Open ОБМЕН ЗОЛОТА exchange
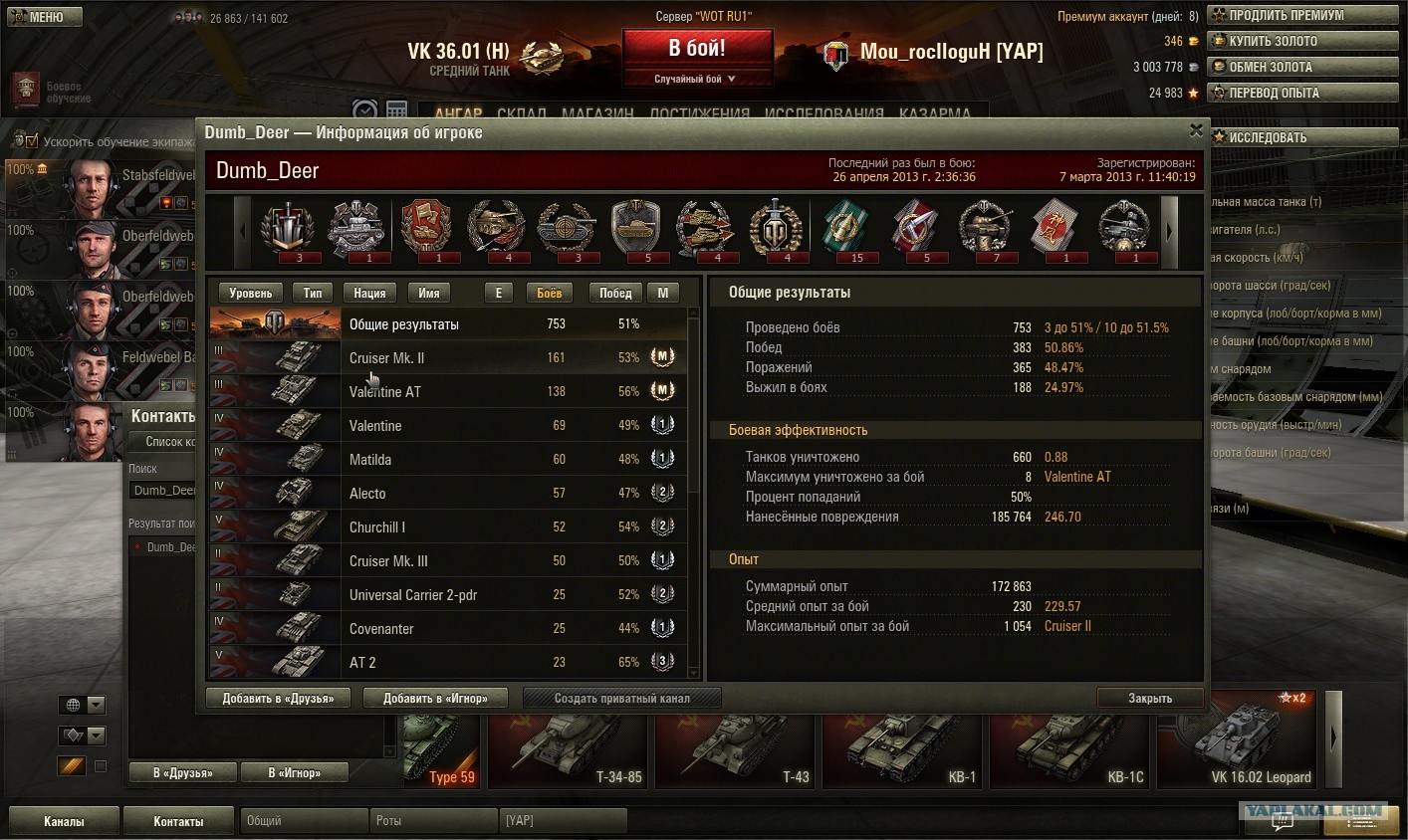This screenshot has height=840, width=1408. point(1302,68)
